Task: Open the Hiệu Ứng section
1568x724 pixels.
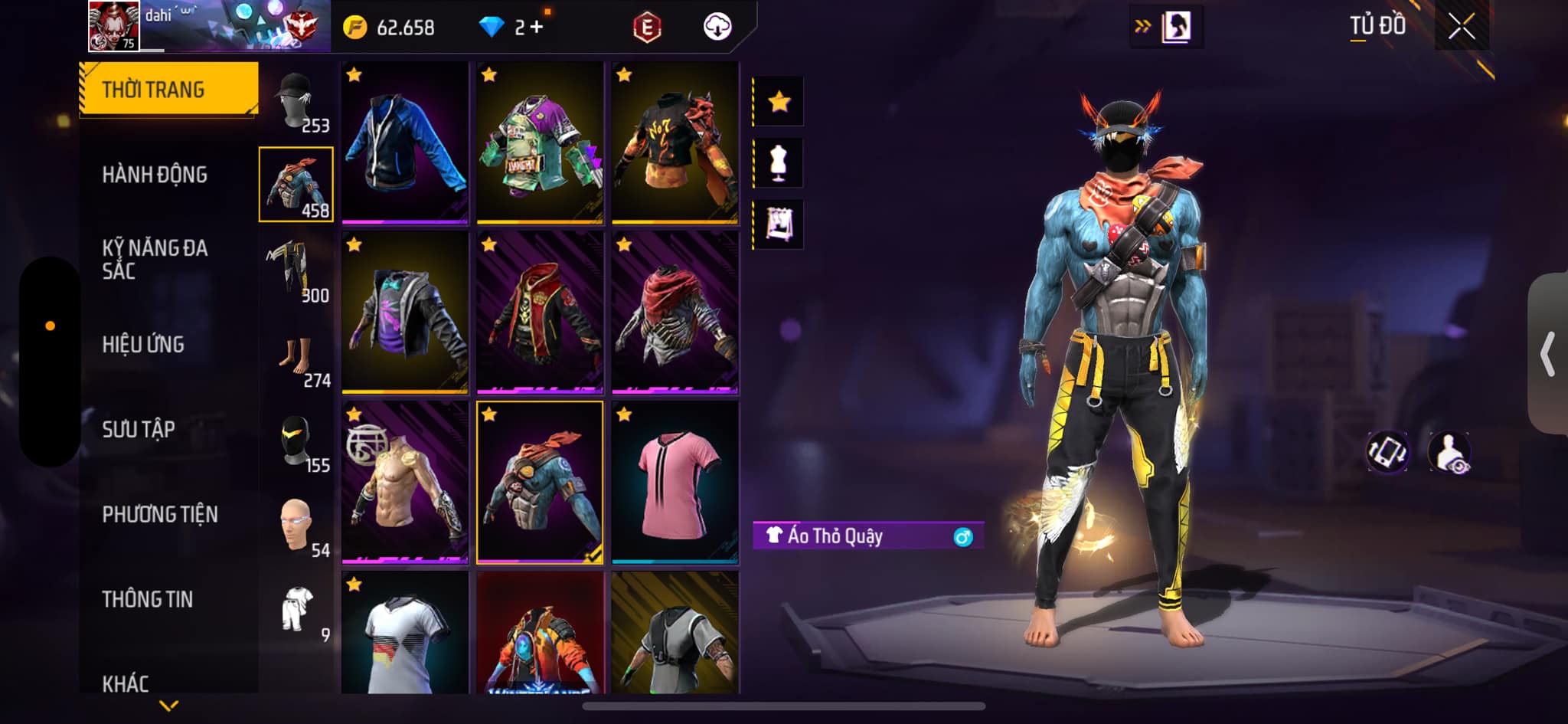Action: (143, 345)
